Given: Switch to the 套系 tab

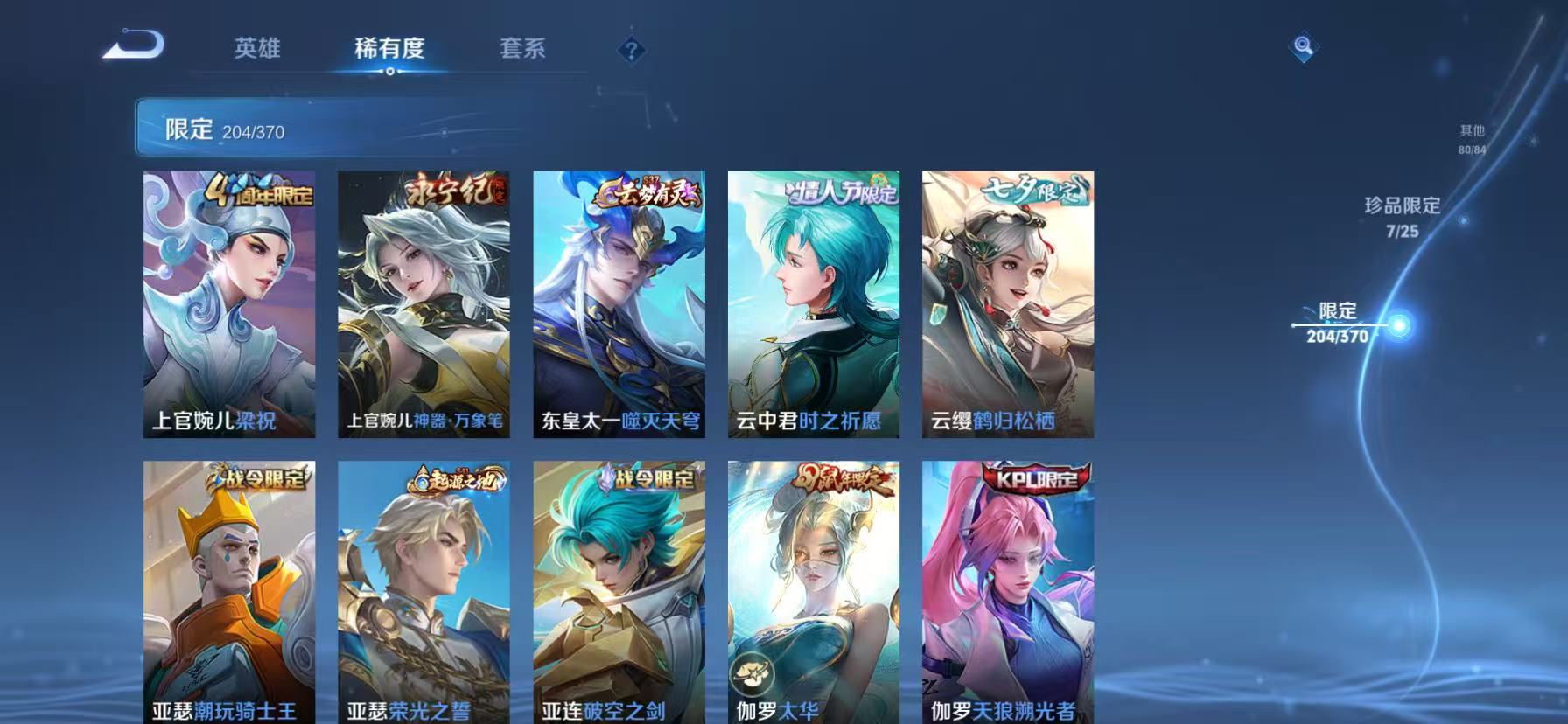Looking at the screenshot, I should coord(522,51).
